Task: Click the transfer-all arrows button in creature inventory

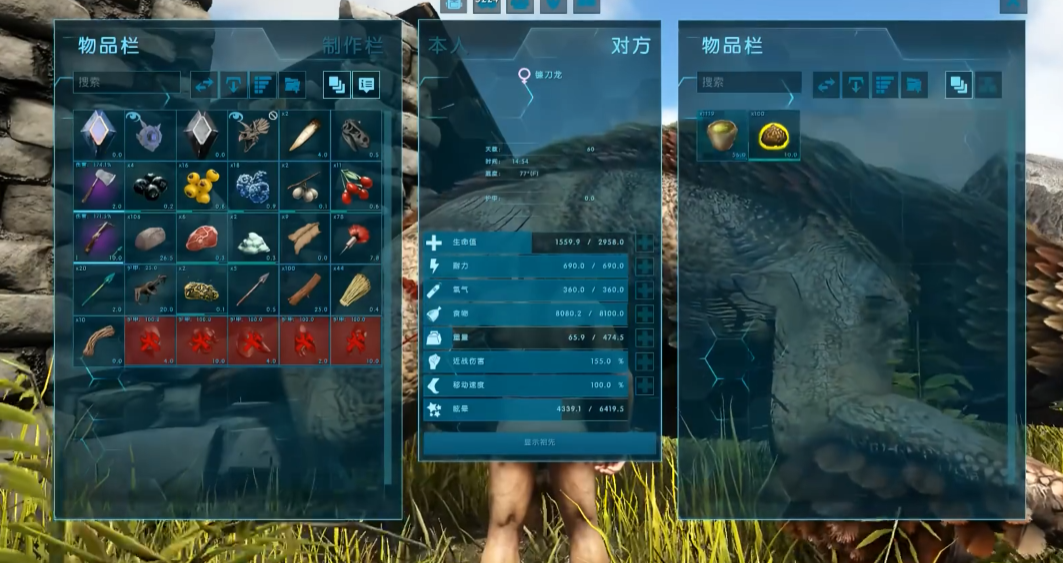Action: pyautogui.click(x=826, y=85)
